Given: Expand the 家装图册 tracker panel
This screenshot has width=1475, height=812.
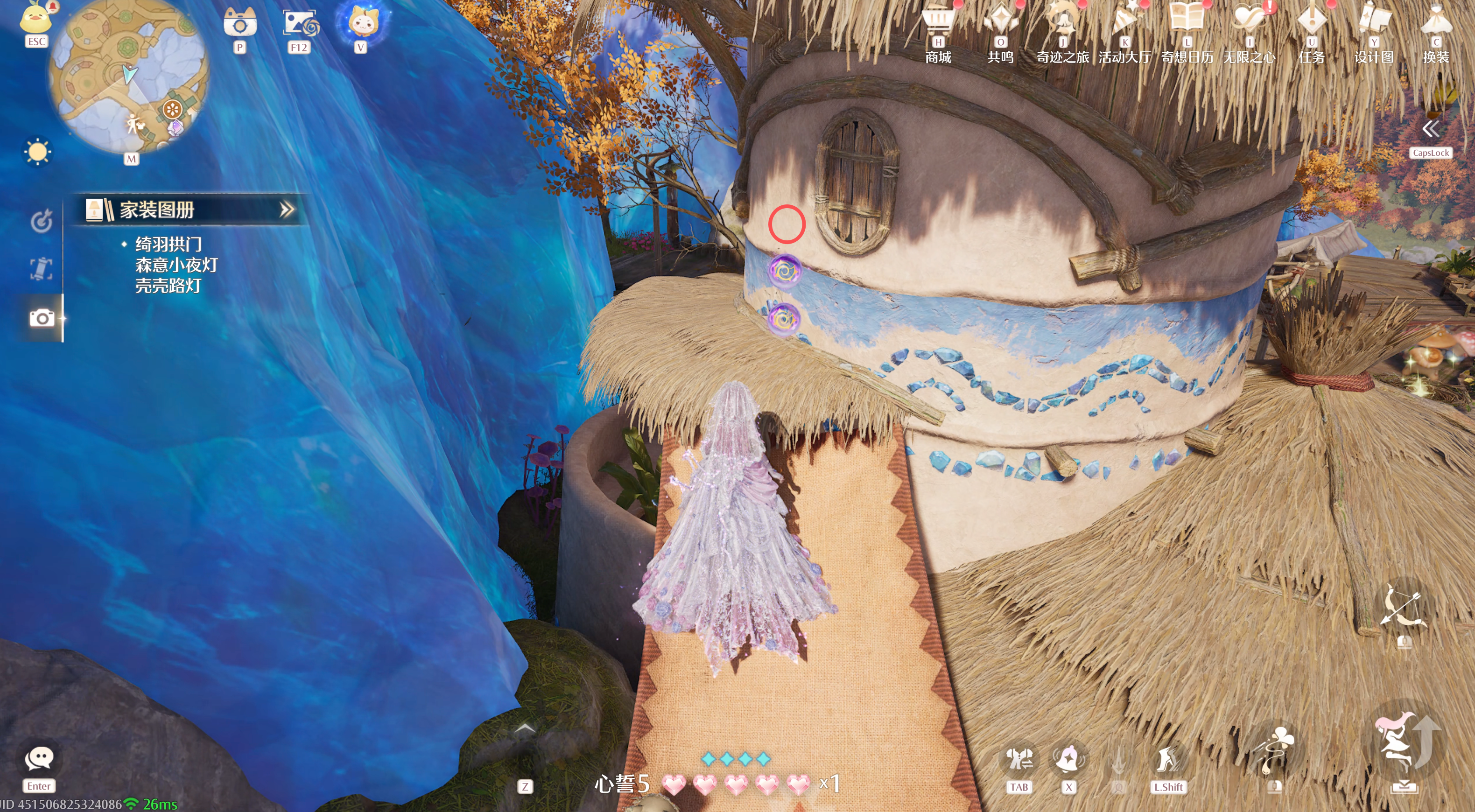Looking at the screenshot, I should (286, 210).
